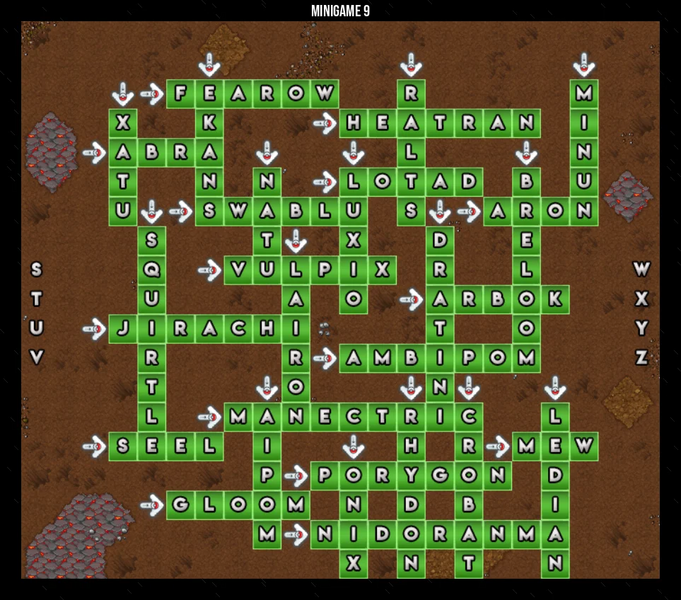Image resolution: width=681 pixels, height=600 pixels.
Task: Select the F tile starting FEAROW
Action: pyautogui.click(x=181, y=94)
